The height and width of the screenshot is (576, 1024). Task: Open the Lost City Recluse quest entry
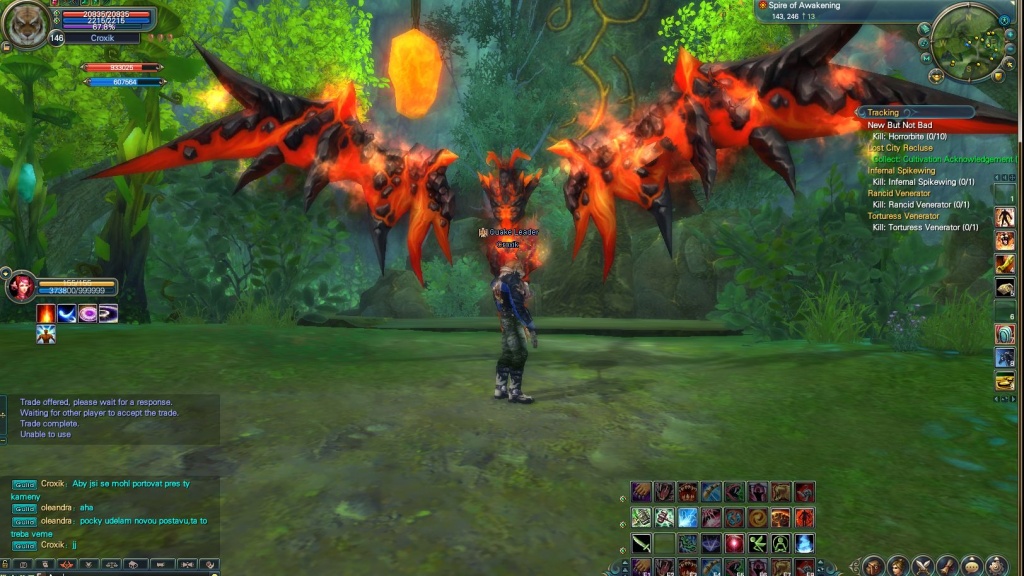(900, 148)
